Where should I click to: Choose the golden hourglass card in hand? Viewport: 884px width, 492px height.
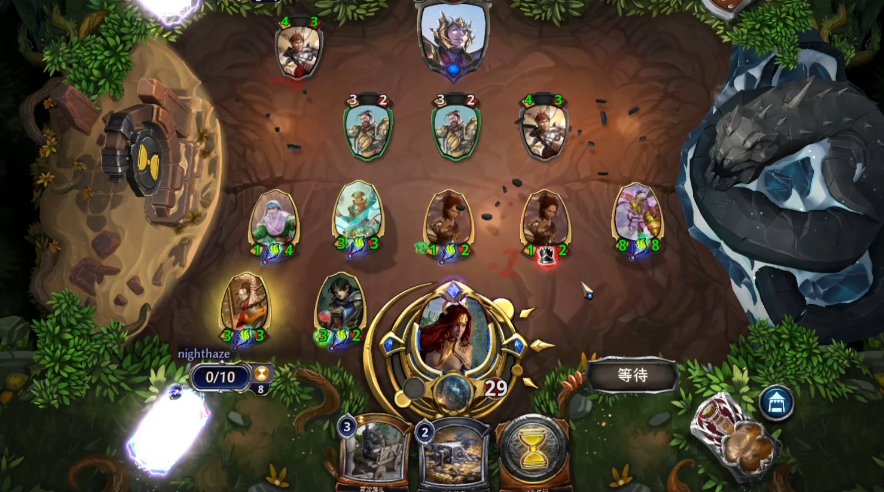pos(532,452)
